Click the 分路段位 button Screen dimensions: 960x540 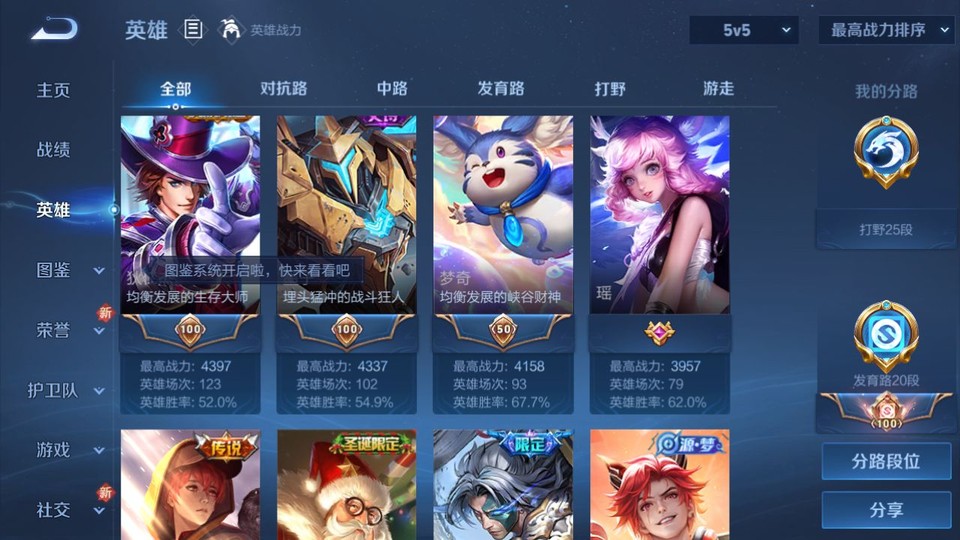886,462
